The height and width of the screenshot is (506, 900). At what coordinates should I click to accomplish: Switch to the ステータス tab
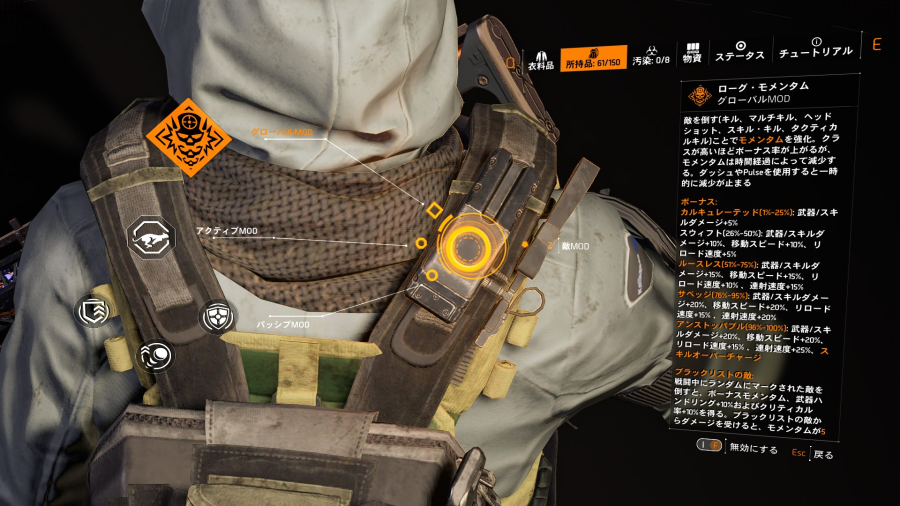click(741, 51)
